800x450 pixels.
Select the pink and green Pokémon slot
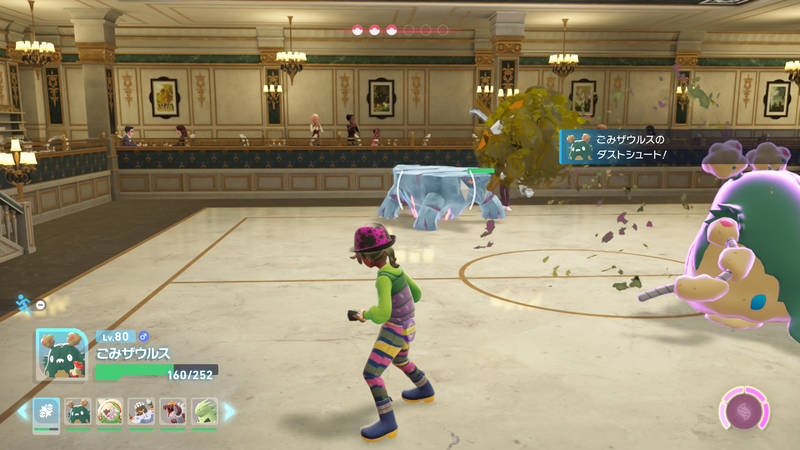point(110,411)
